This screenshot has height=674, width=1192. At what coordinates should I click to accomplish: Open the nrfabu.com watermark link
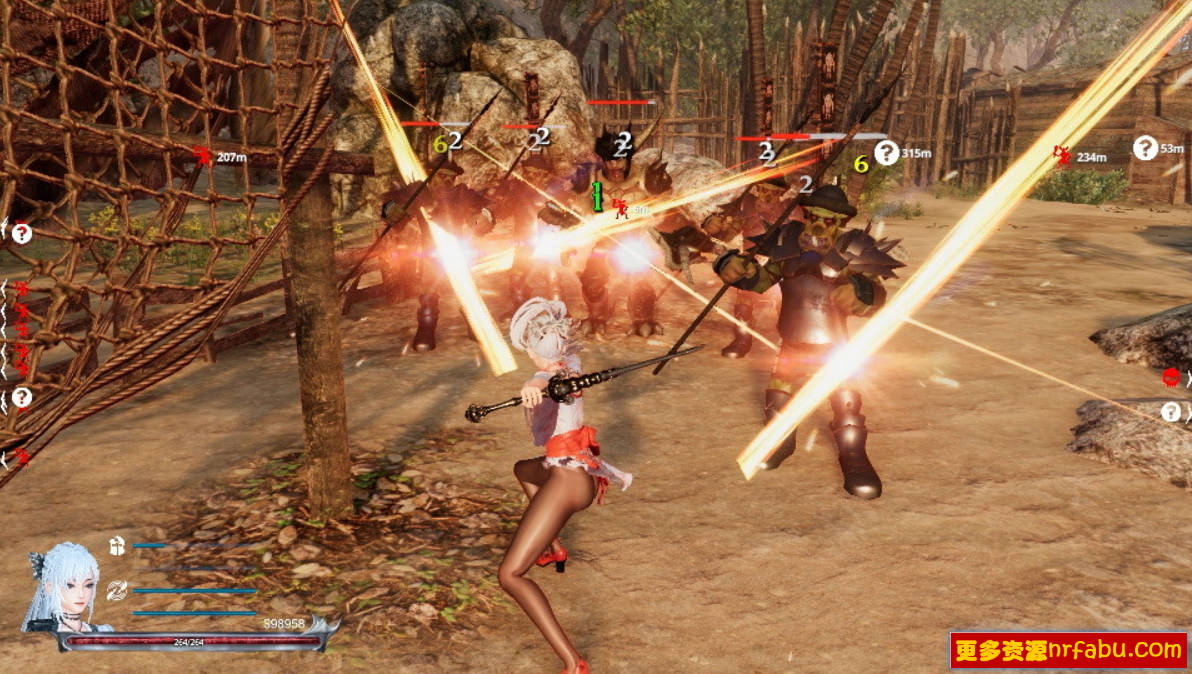pyautogui.click(x=1068, y=650)
